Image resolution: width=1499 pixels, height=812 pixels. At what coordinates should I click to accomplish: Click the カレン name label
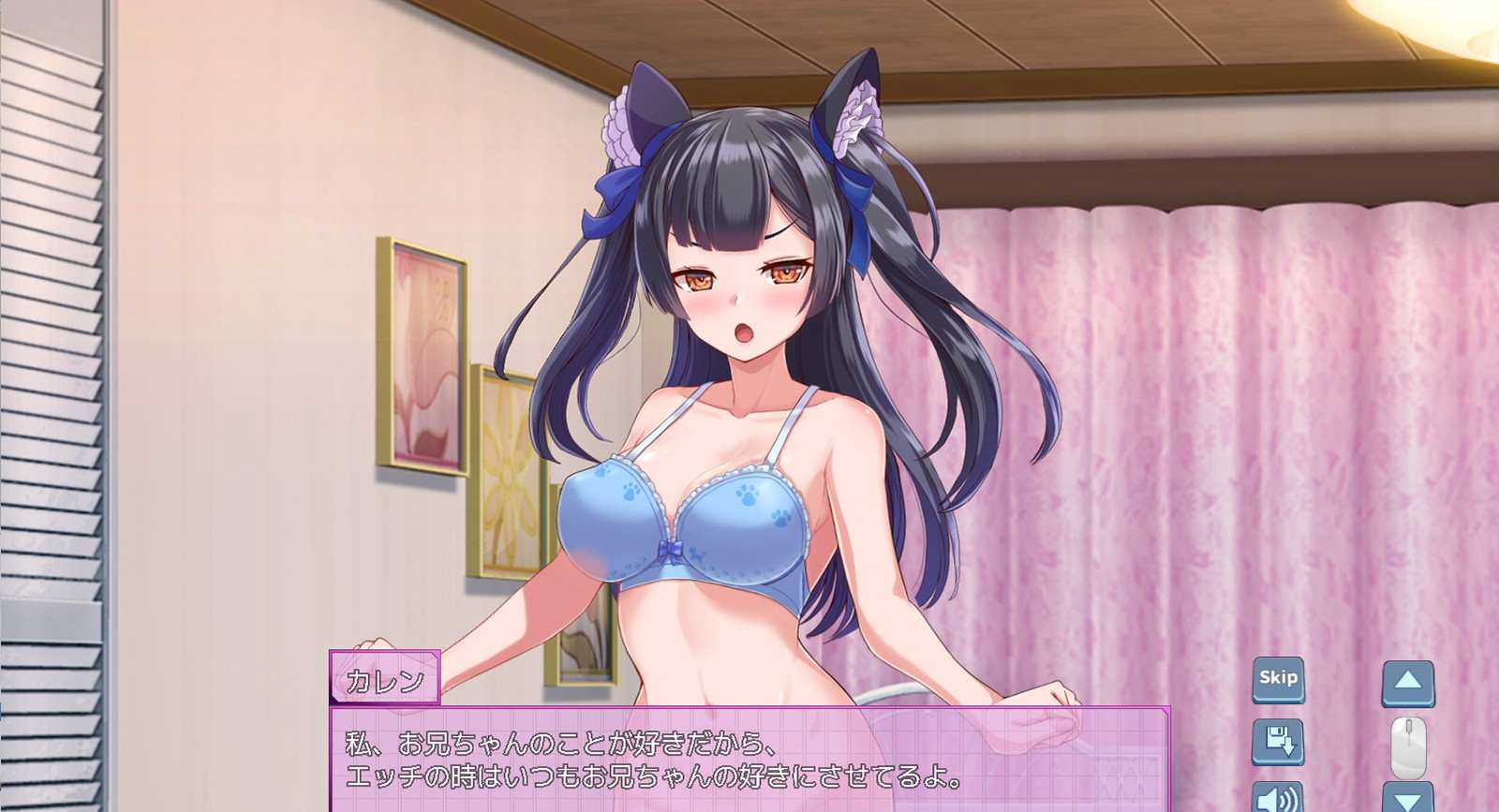click(x=387, y=678)
